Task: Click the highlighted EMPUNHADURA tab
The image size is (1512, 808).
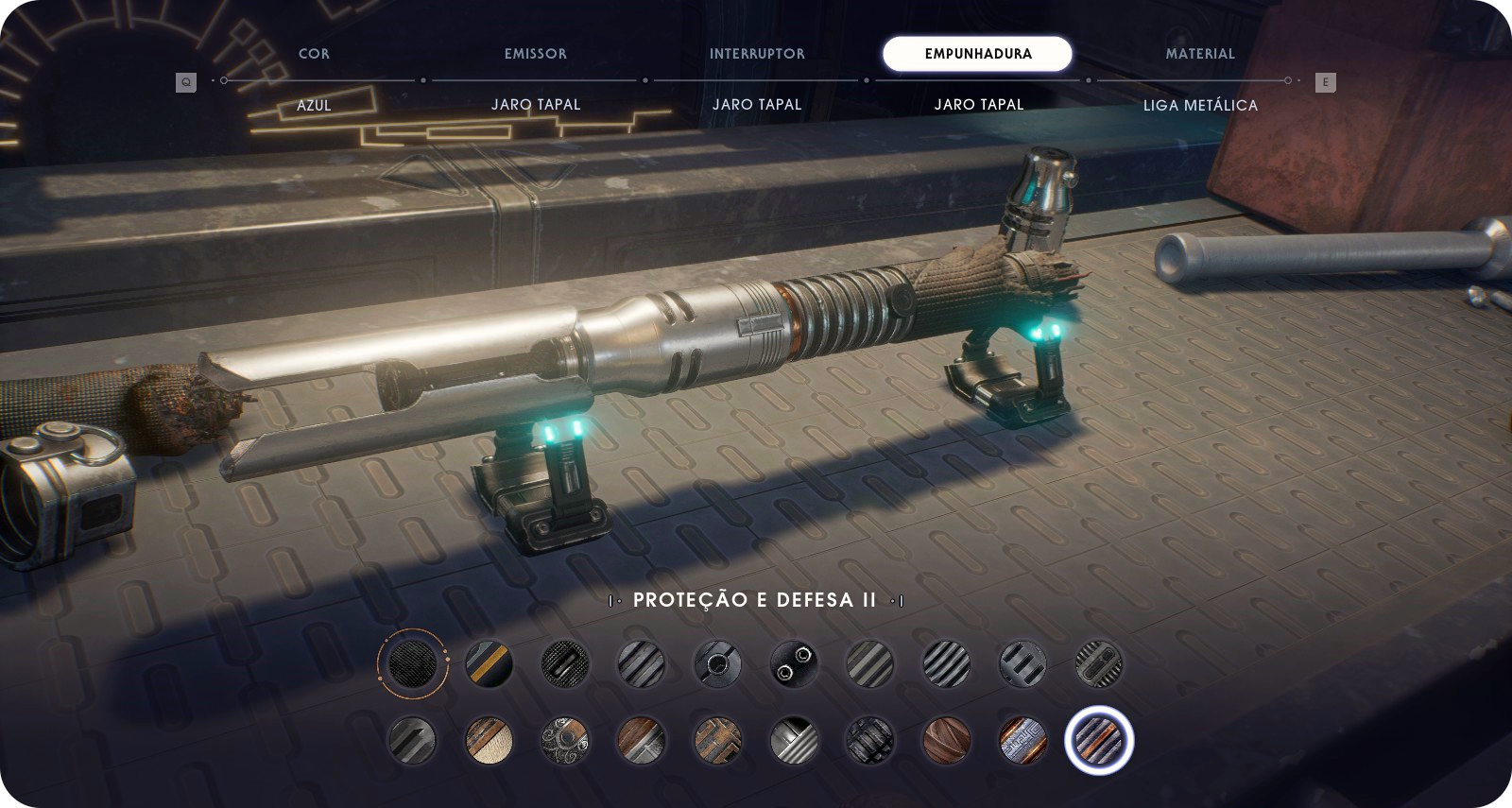Action: click(977, 54)
